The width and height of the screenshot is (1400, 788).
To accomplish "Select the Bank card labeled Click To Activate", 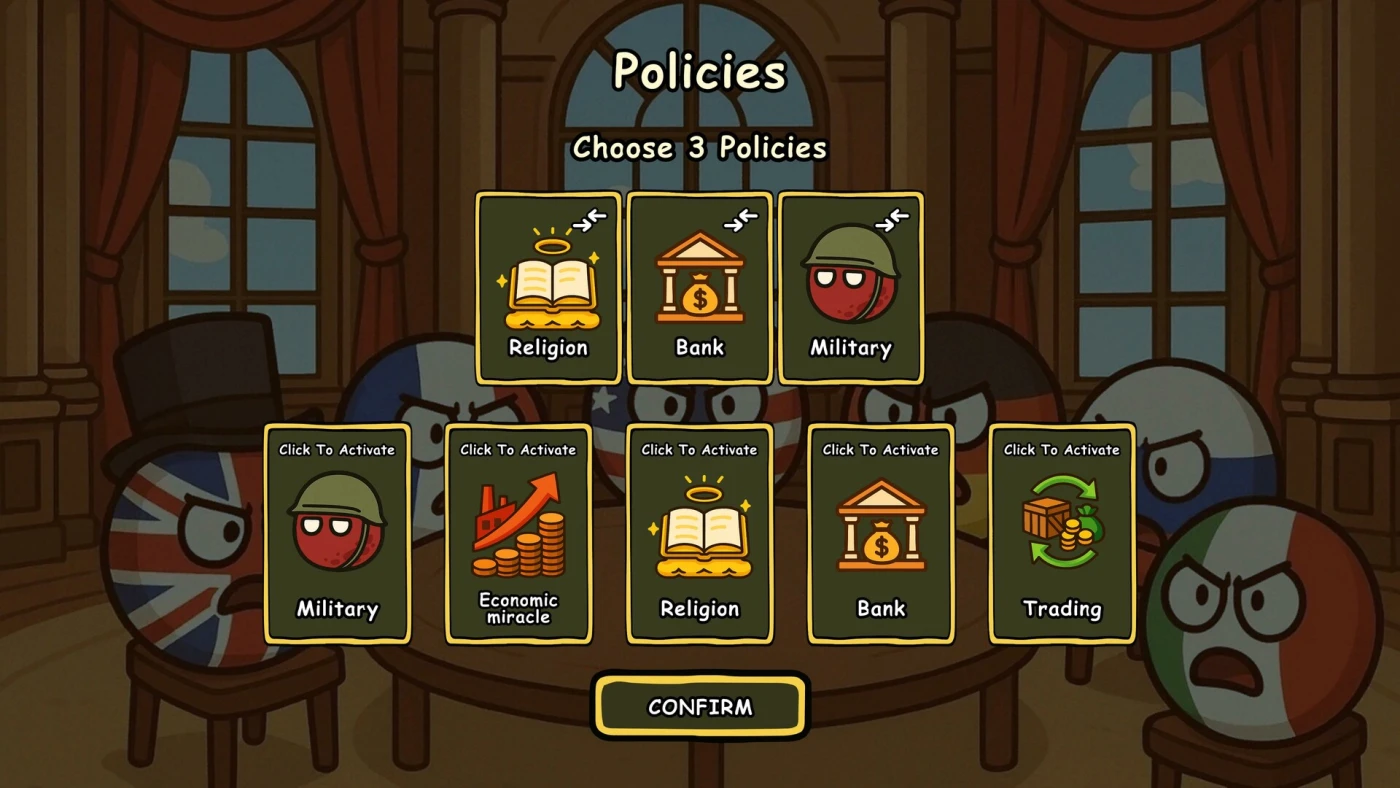I will pos(881,534).
